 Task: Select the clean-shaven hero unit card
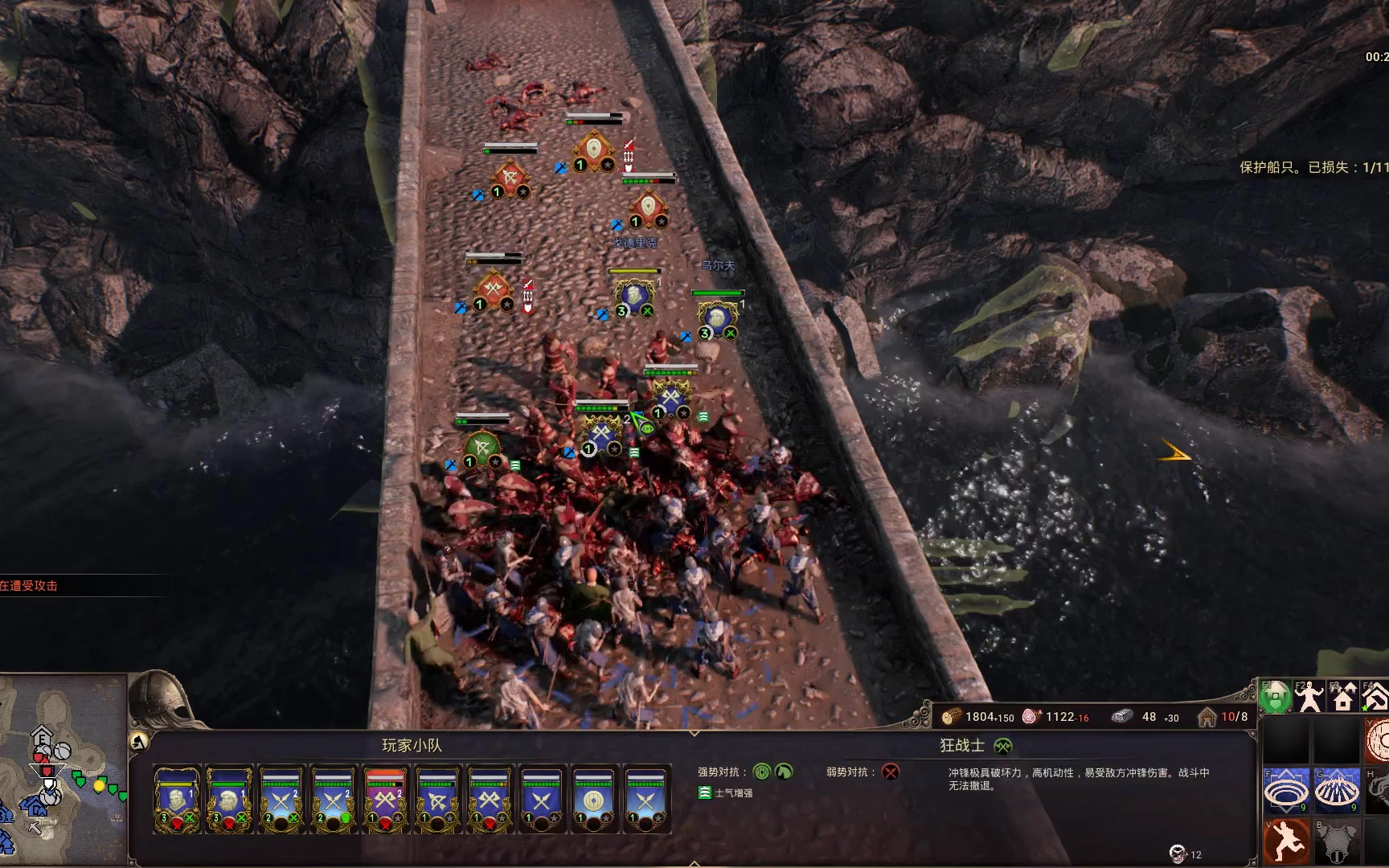pos(177,799)
